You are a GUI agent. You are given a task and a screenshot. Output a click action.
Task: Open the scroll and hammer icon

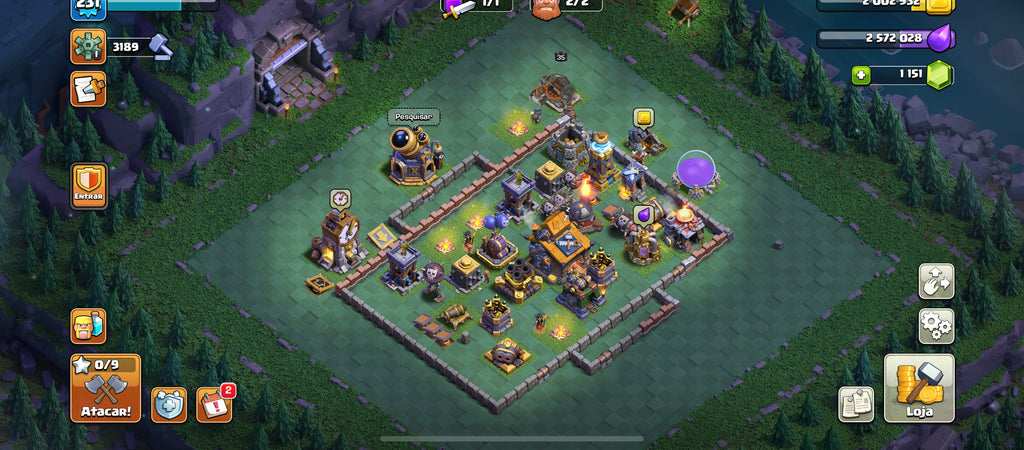click(x=88, y=90)
